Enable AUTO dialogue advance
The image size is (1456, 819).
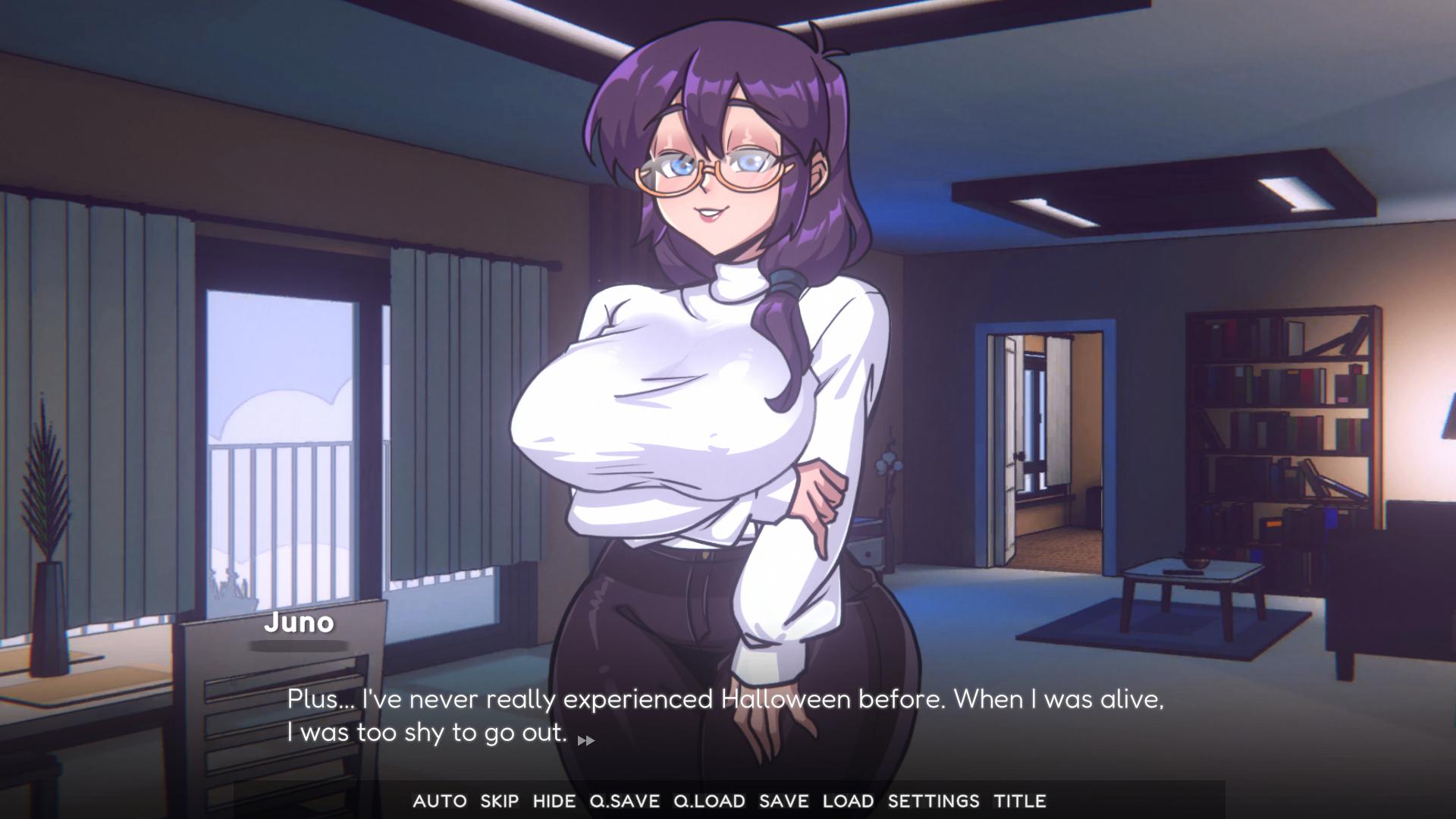(x=440, y=801)
